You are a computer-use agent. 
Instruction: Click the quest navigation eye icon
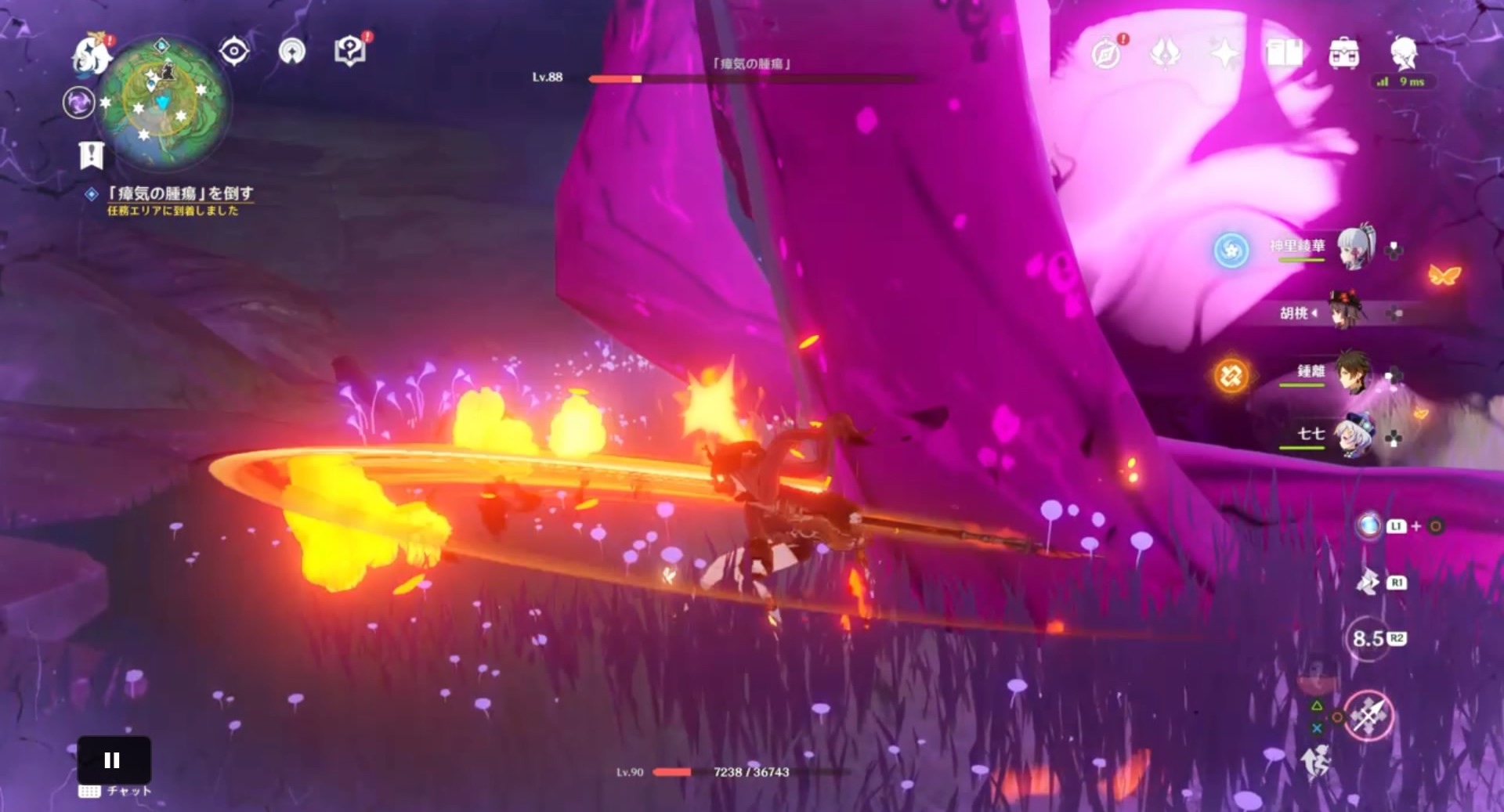[x=233, y=50]
